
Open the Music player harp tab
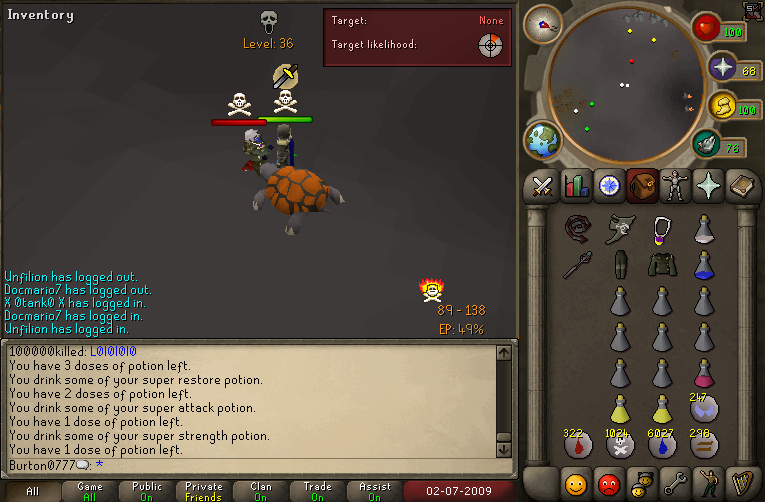click(741, 484)
